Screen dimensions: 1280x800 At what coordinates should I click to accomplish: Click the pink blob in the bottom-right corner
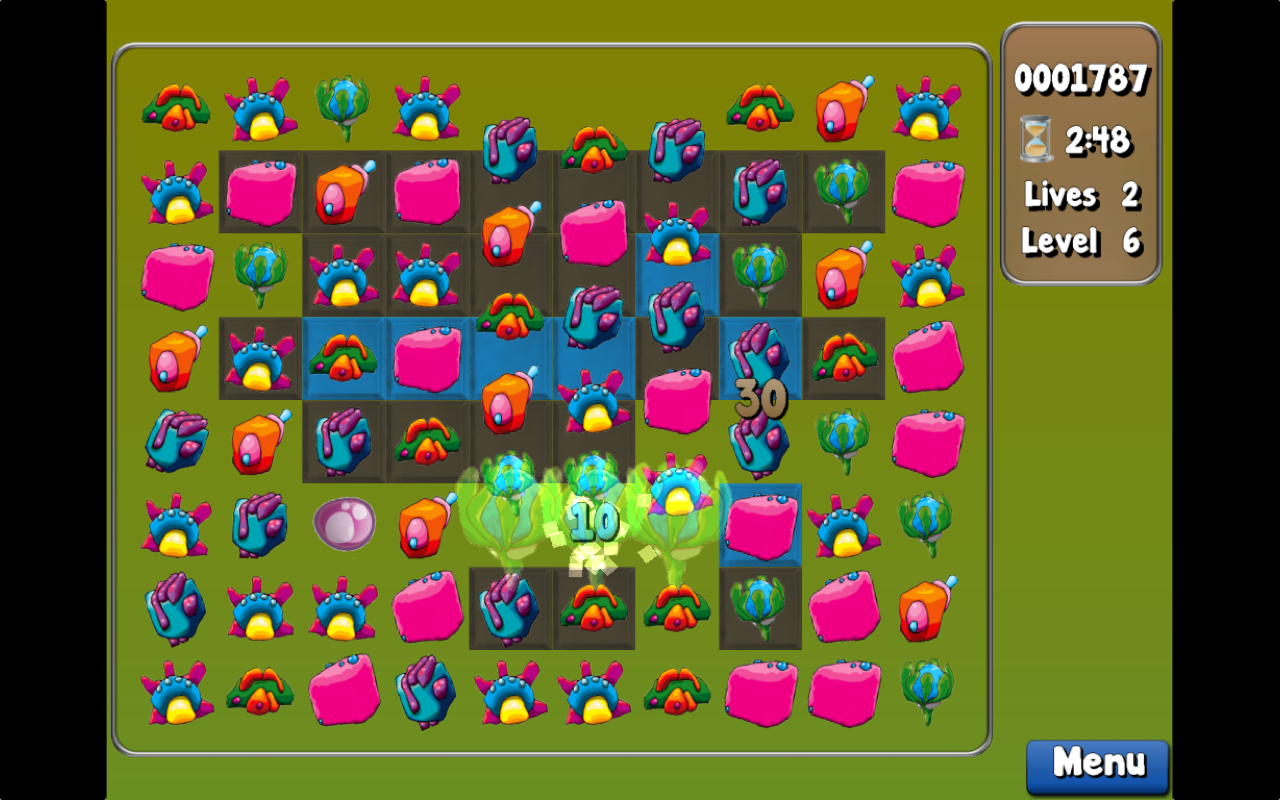point(843,690)
